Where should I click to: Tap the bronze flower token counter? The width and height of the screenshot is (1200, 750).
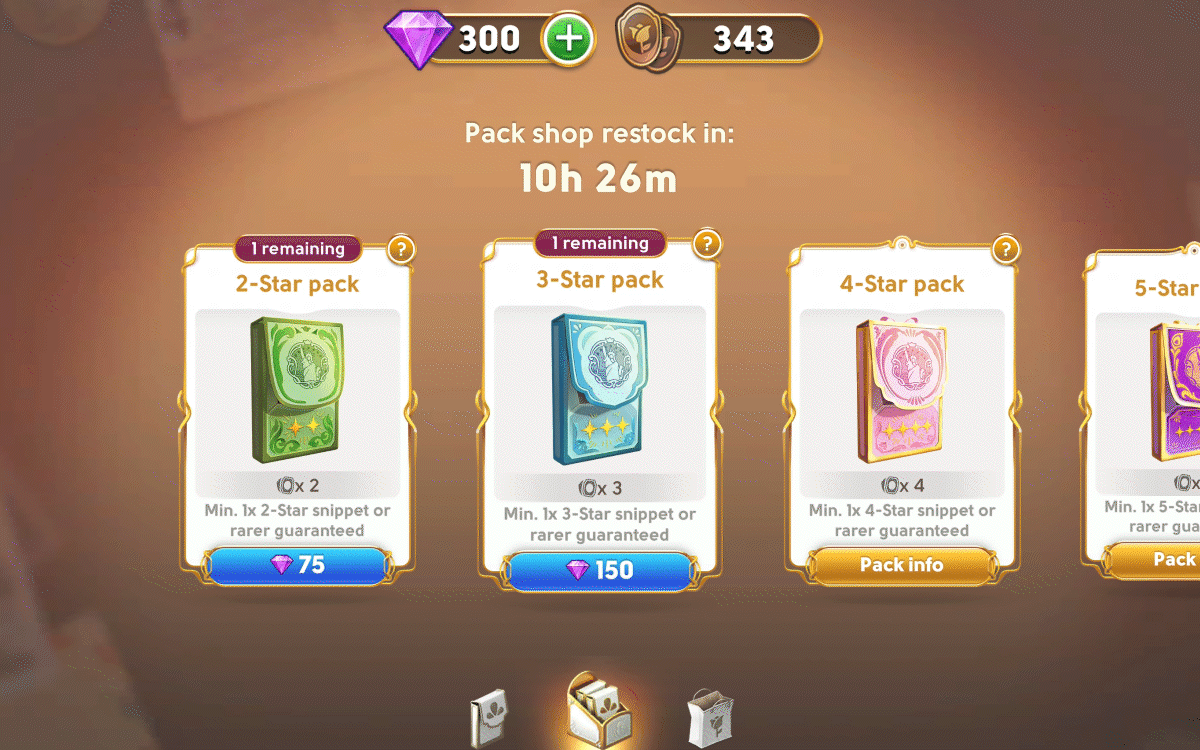tap(720, 40)
